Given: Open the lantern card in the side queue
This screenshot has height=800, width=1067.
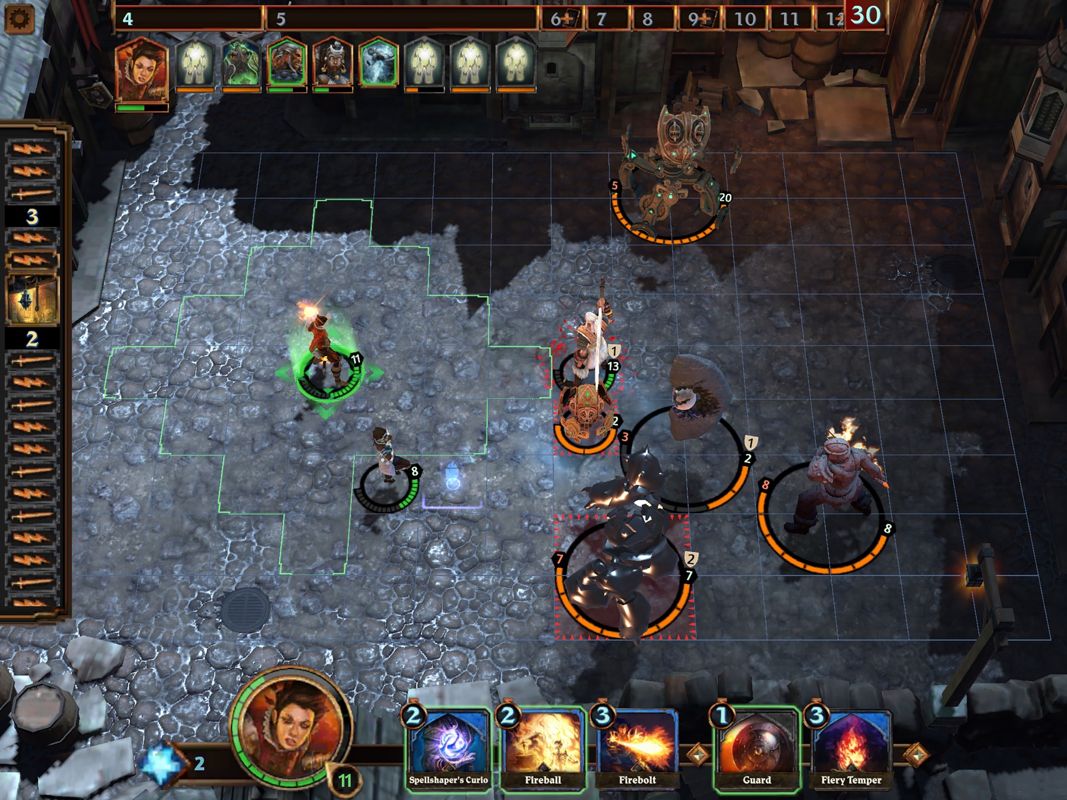Looking at the screenshot, I should [x=32, y=298].
